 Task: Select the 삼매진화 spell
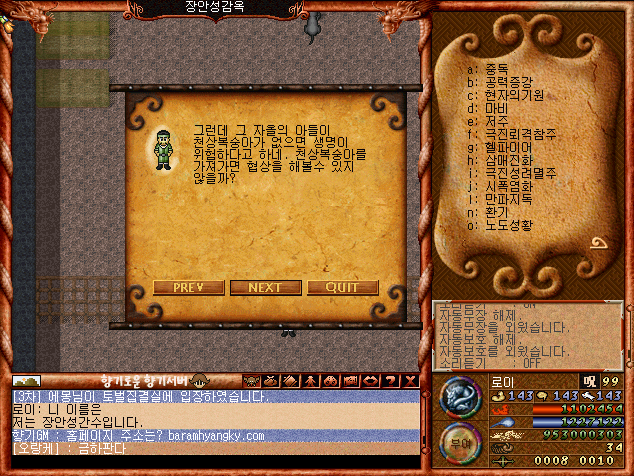[x=507, y=160]
